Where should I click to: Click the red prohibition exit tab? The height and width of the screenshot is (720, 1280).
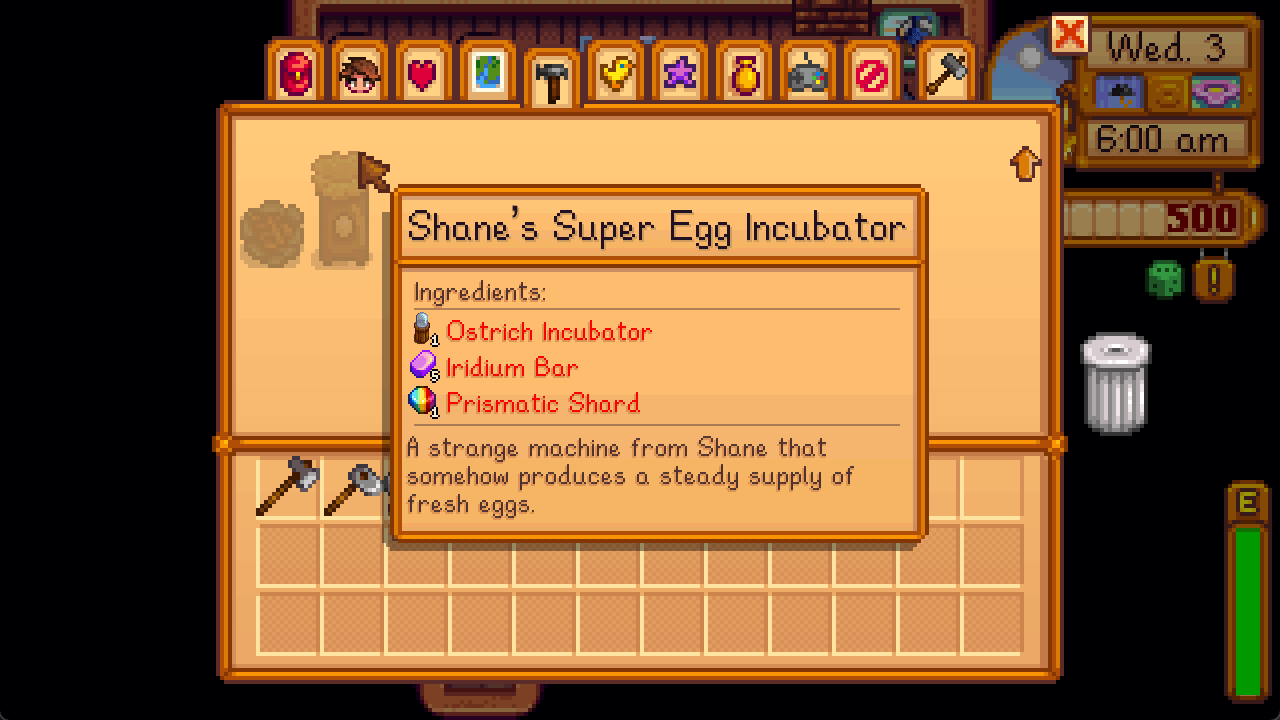pyautogui.click(x=870, y=73)
